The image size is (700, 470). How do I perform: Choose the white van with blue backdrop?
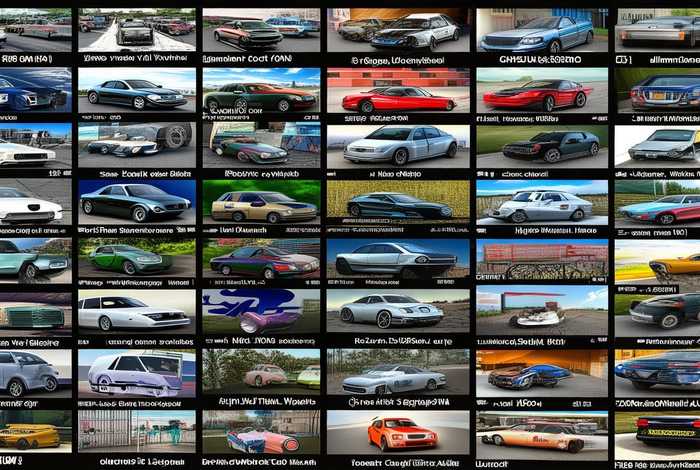point(135,372)
